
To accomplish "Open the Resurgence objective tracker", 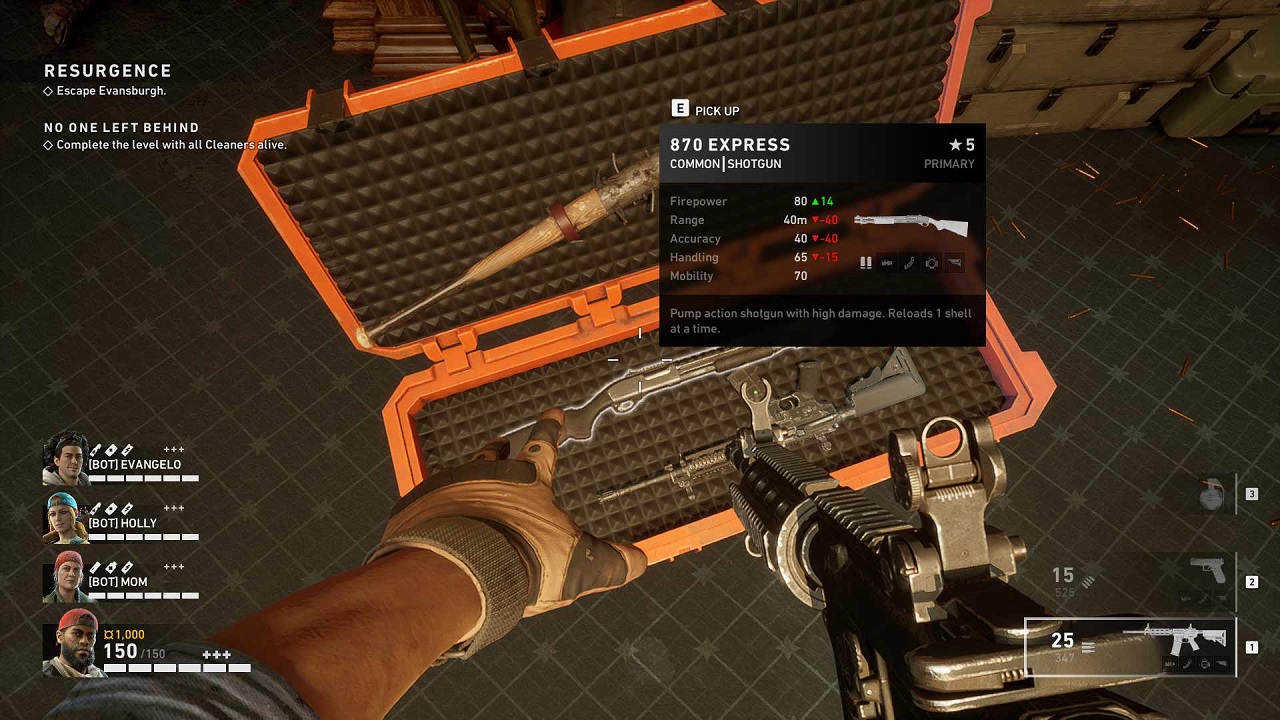I will pos(108,71).
